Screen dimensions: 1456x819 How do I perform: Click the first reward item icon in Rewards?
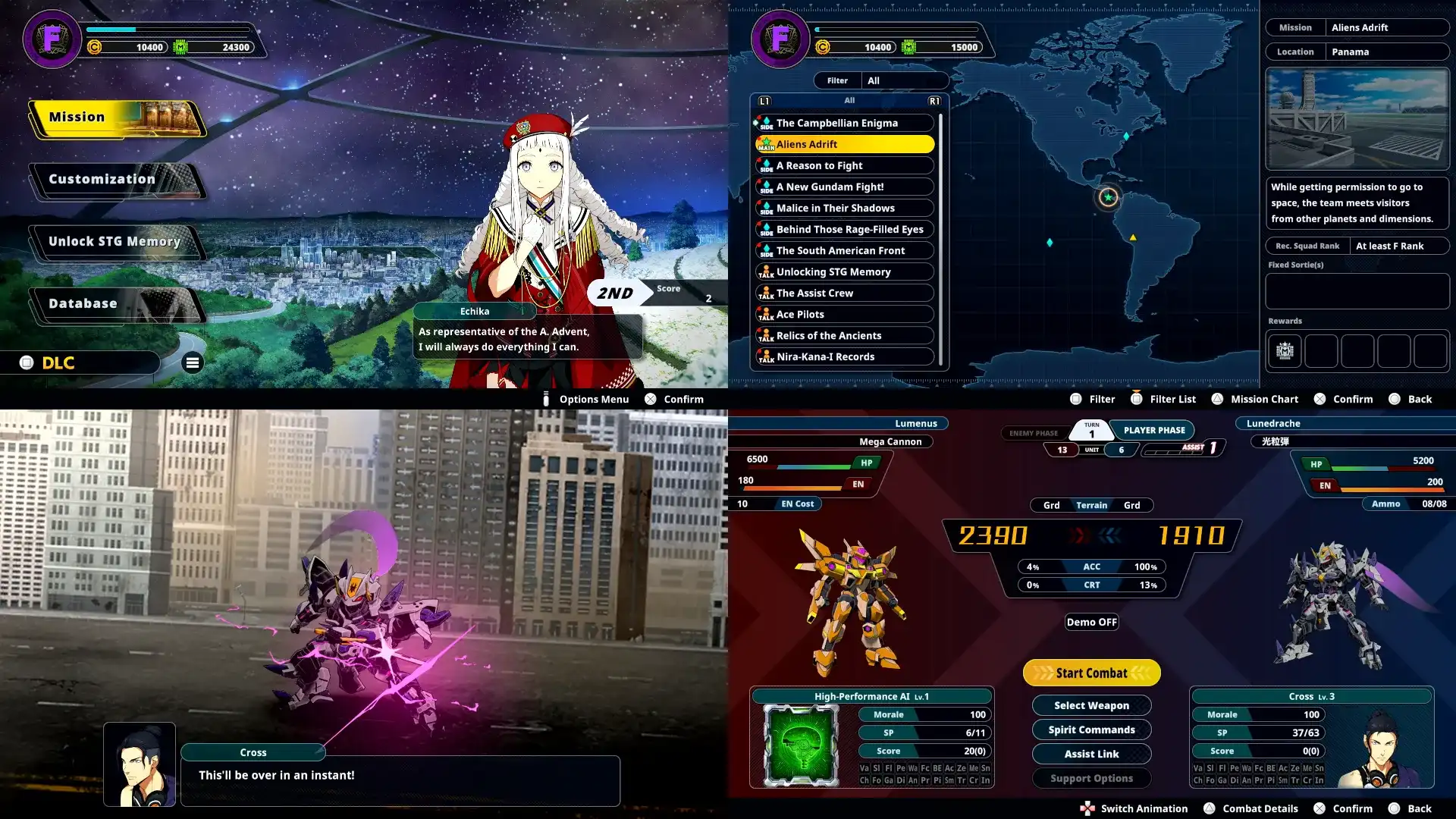pos(1284,350)
